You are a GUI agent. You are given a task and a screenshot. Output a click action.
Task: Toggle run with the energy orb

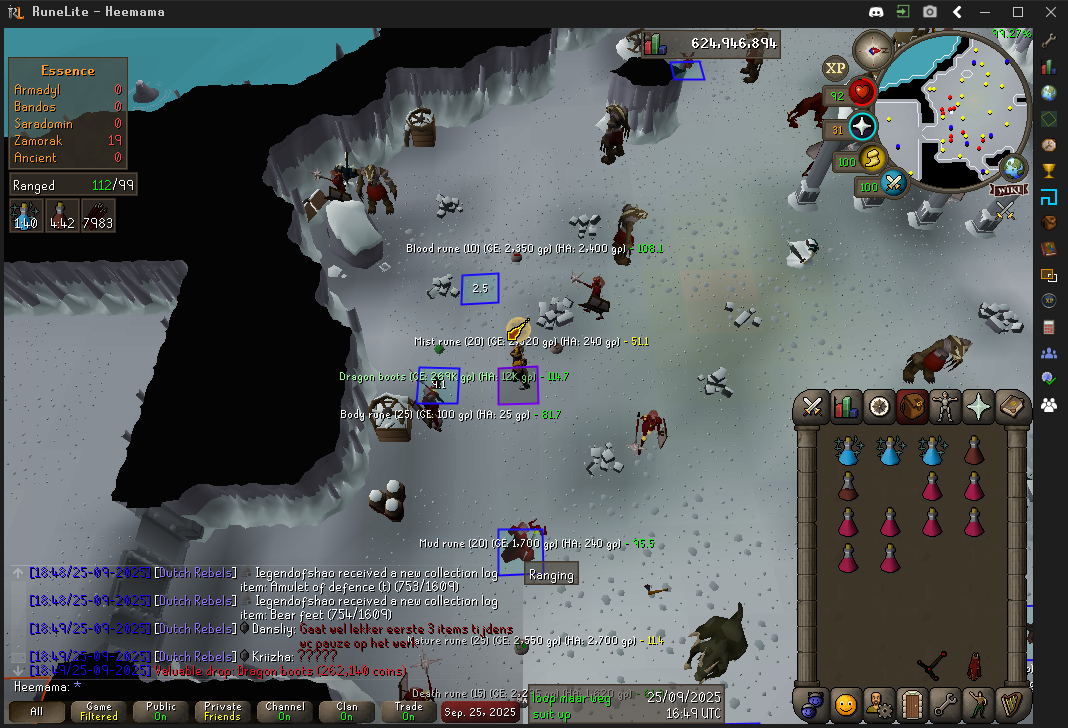[x=872, y=159]
